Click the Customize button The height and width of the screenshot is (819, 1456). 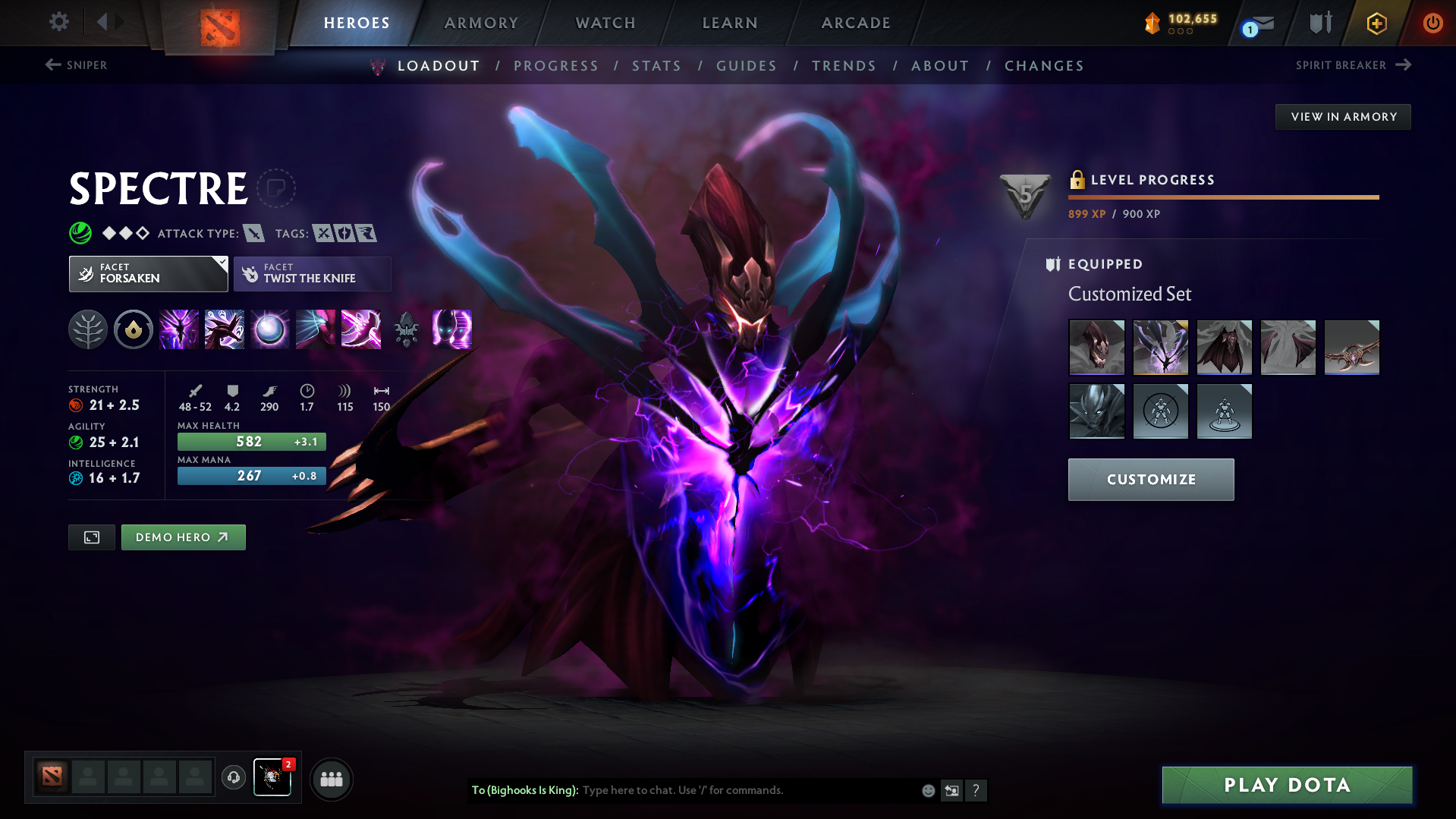click(1150, 479)
